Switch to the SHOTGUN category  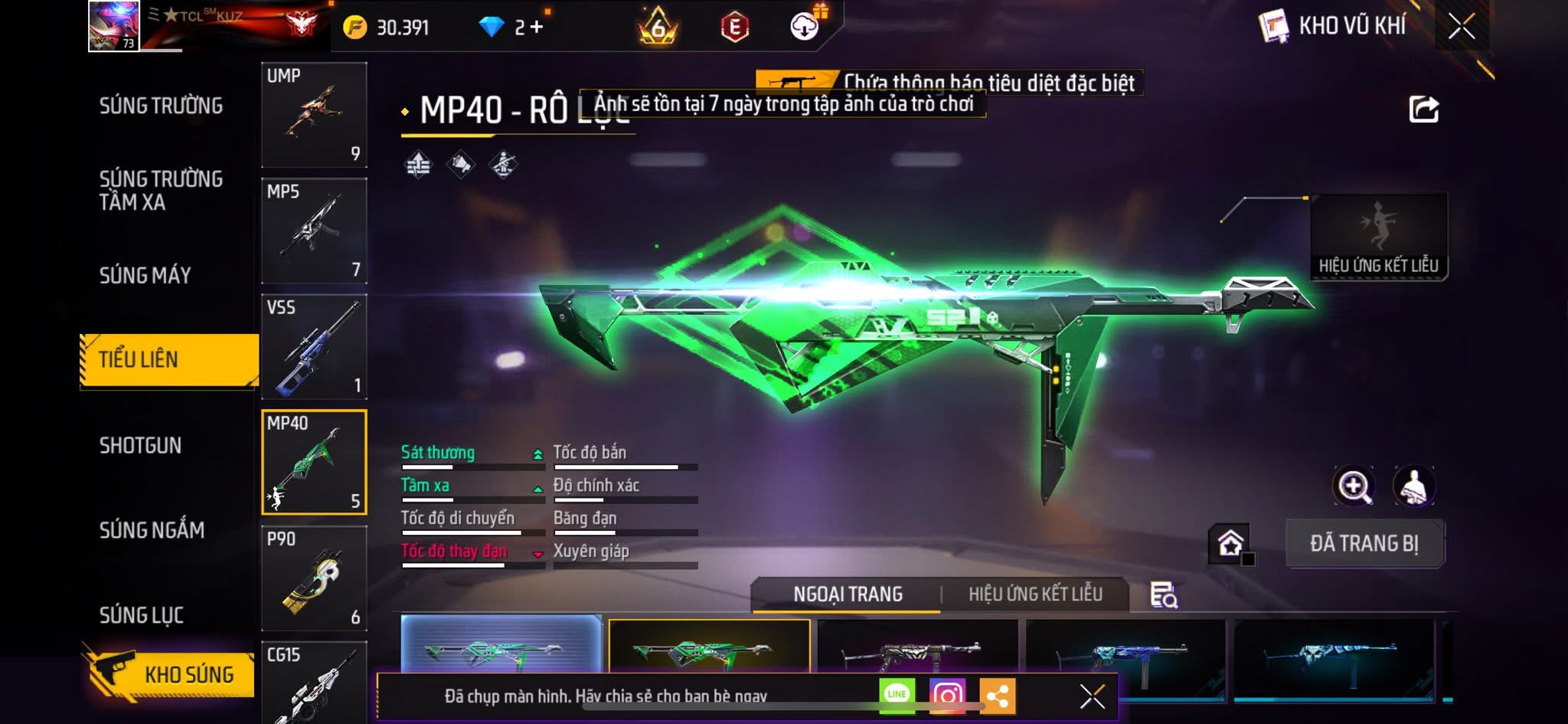pos(141,446)
